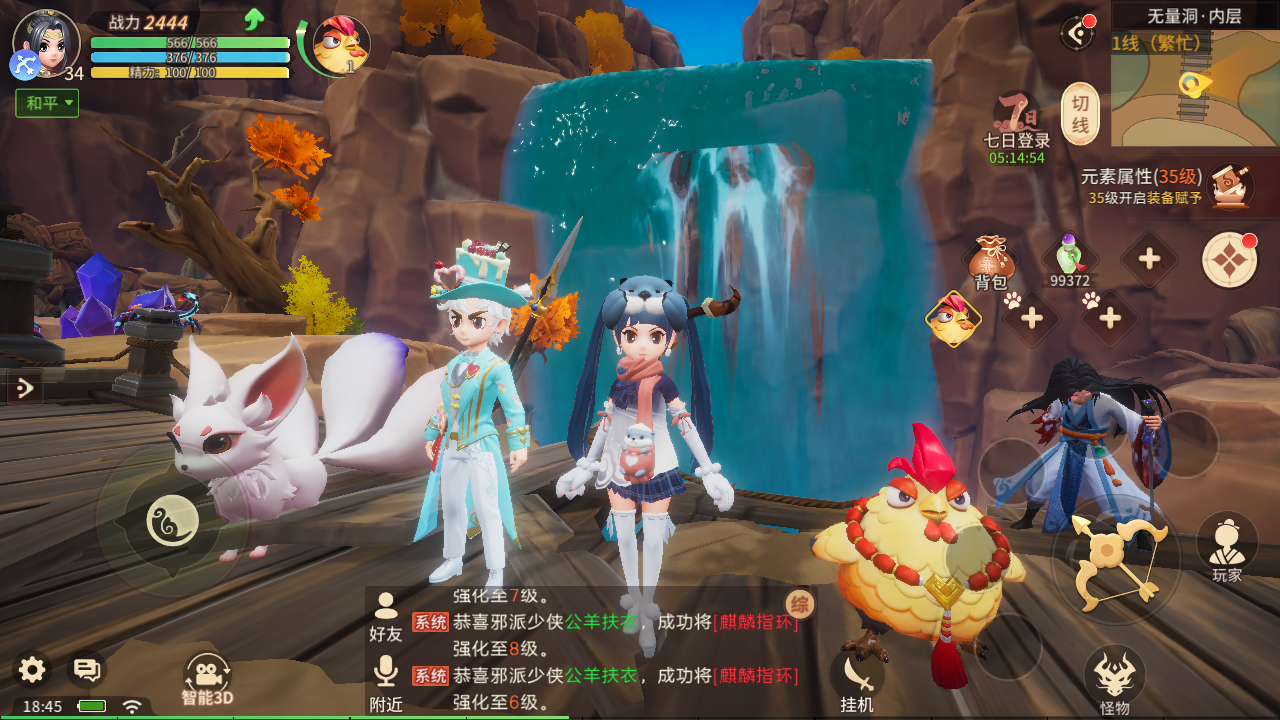Viewport: 1280px width, 720px height.
Task: Activate 附近 nearby voice chat microphone
Action: [x=385, y=682]
